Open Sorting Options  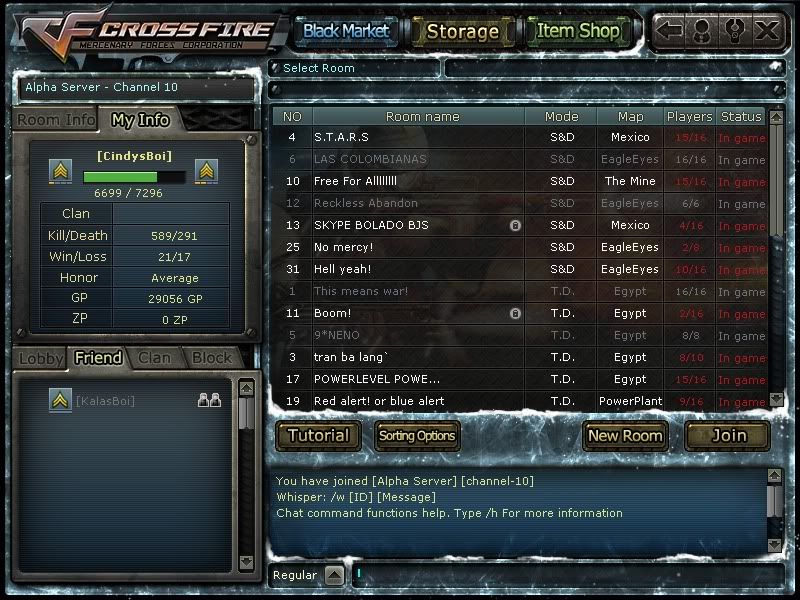point(417,435)
